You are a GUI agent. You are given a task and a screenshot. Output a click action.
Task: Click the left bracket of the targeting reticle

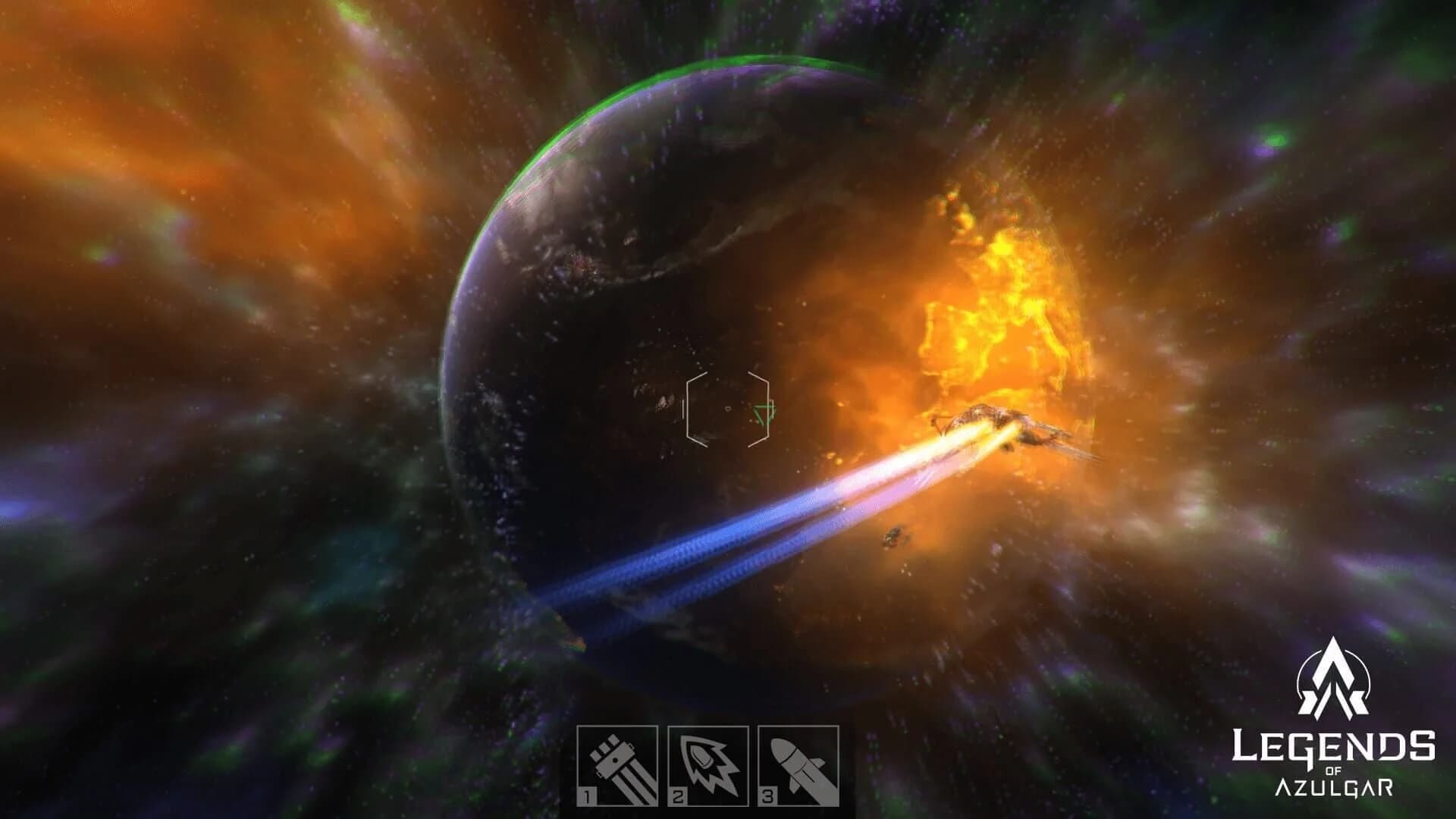point(688,409)
